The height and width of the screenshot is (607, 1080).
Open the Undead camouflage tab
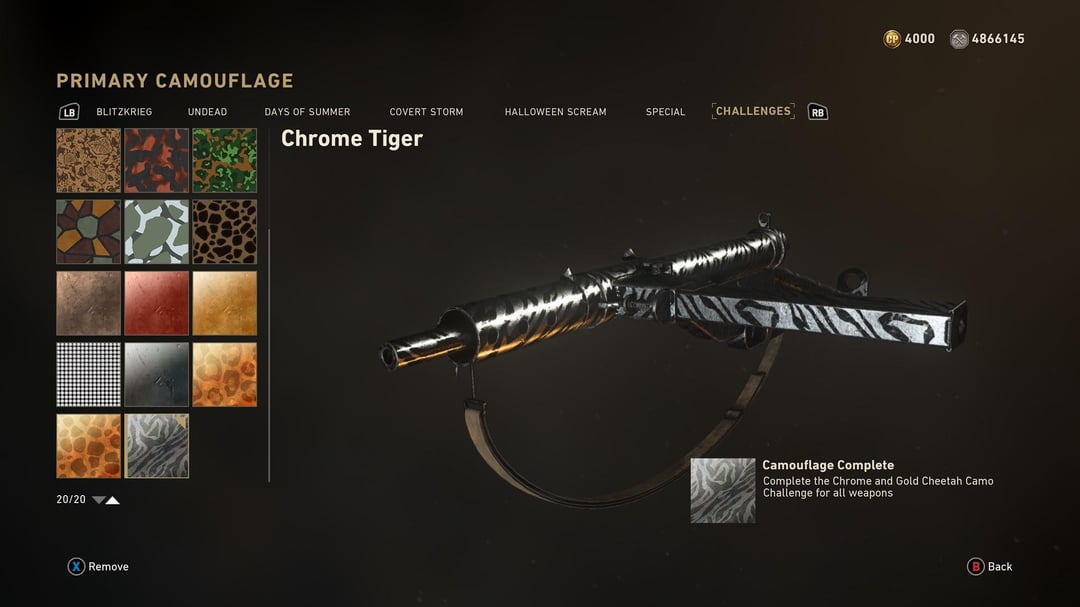pyautogui.click(x=207, y=112)
